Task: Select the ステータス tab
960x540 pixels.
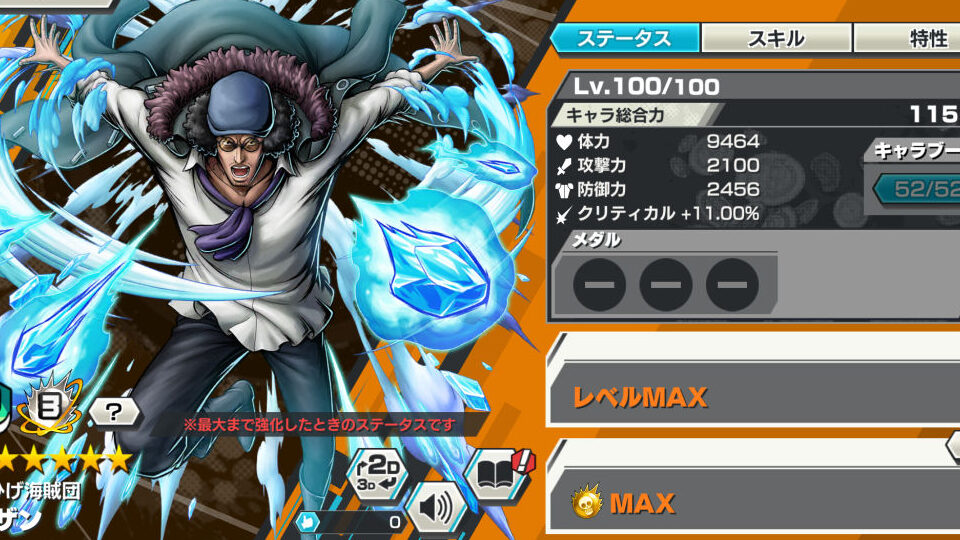Action: click(624, 39)
